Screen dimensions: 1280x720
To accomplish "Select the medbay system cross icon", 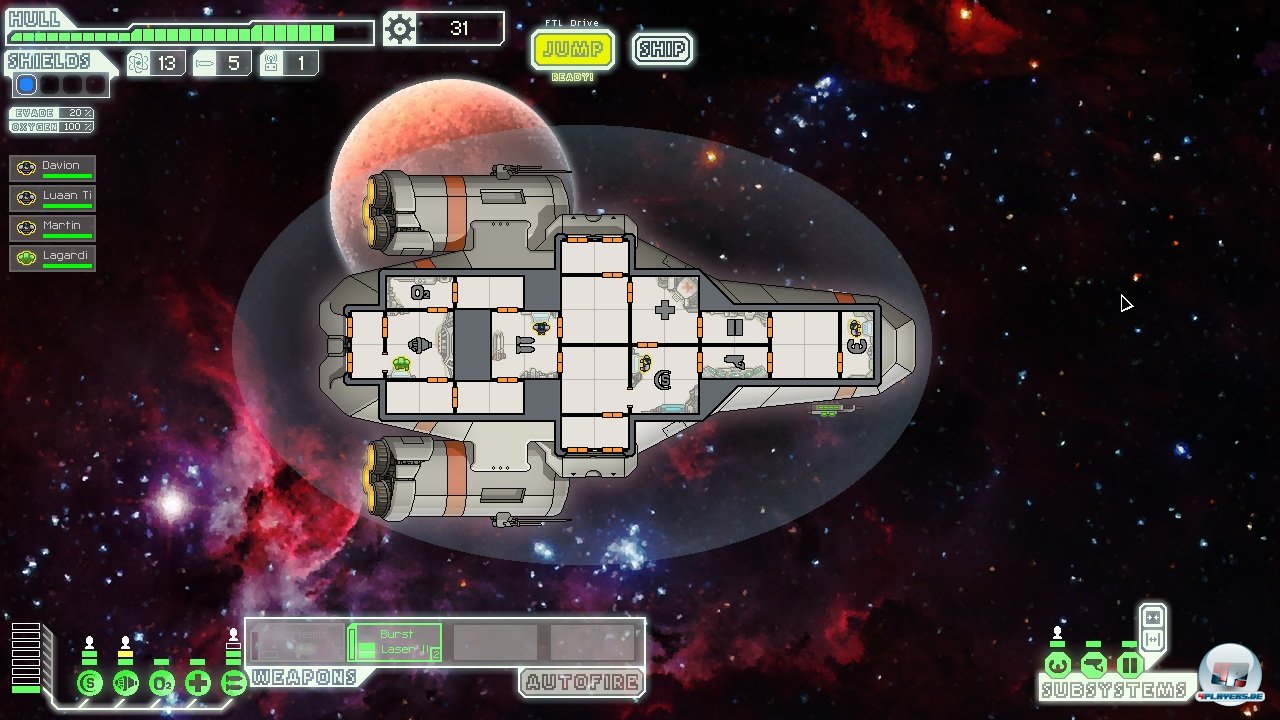I will click(x=198, y=684).
